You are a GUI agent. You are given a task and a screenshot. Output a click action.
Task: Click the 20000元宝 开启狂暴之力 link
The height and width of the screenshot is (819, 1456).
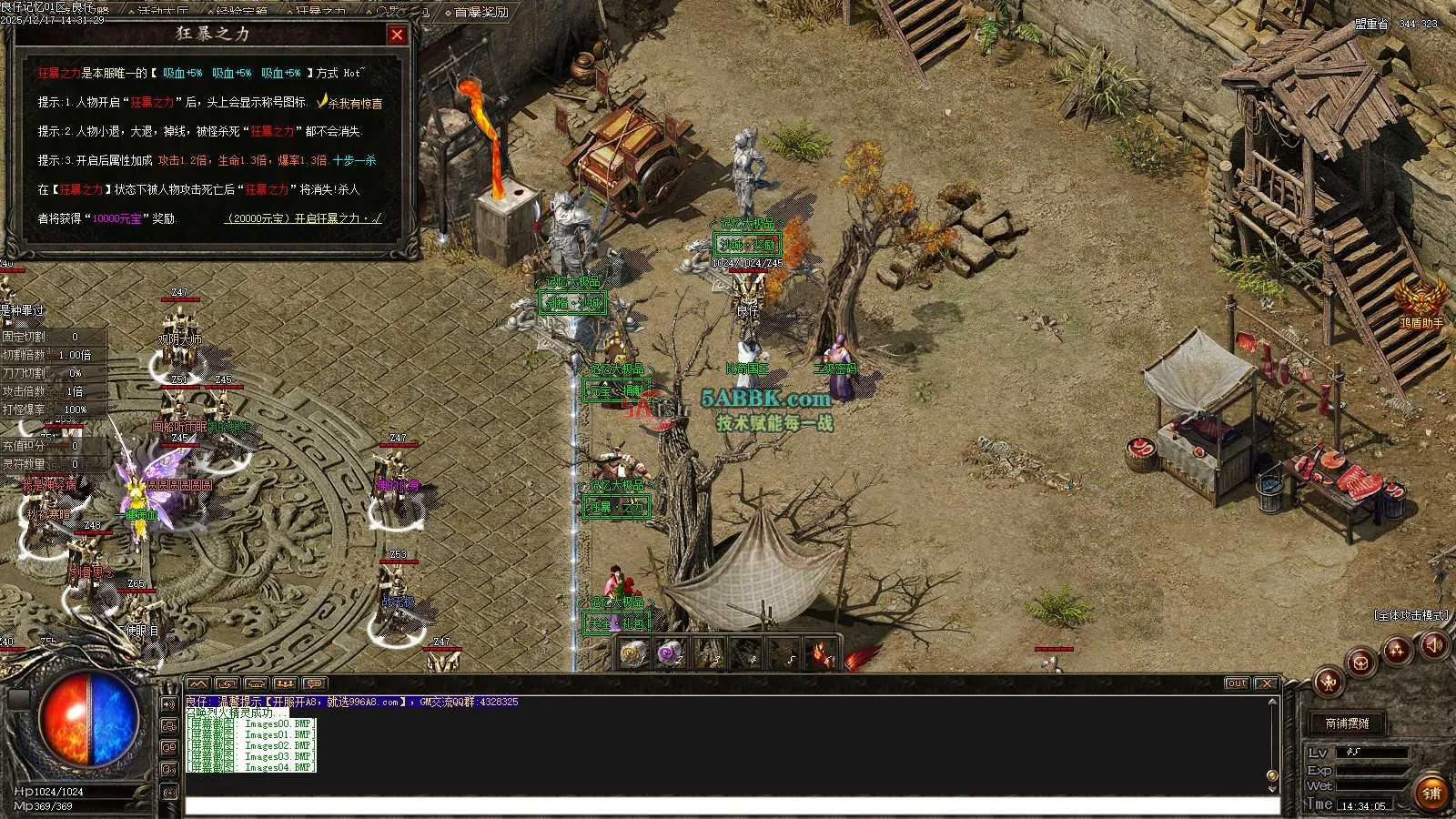[304, 218]
